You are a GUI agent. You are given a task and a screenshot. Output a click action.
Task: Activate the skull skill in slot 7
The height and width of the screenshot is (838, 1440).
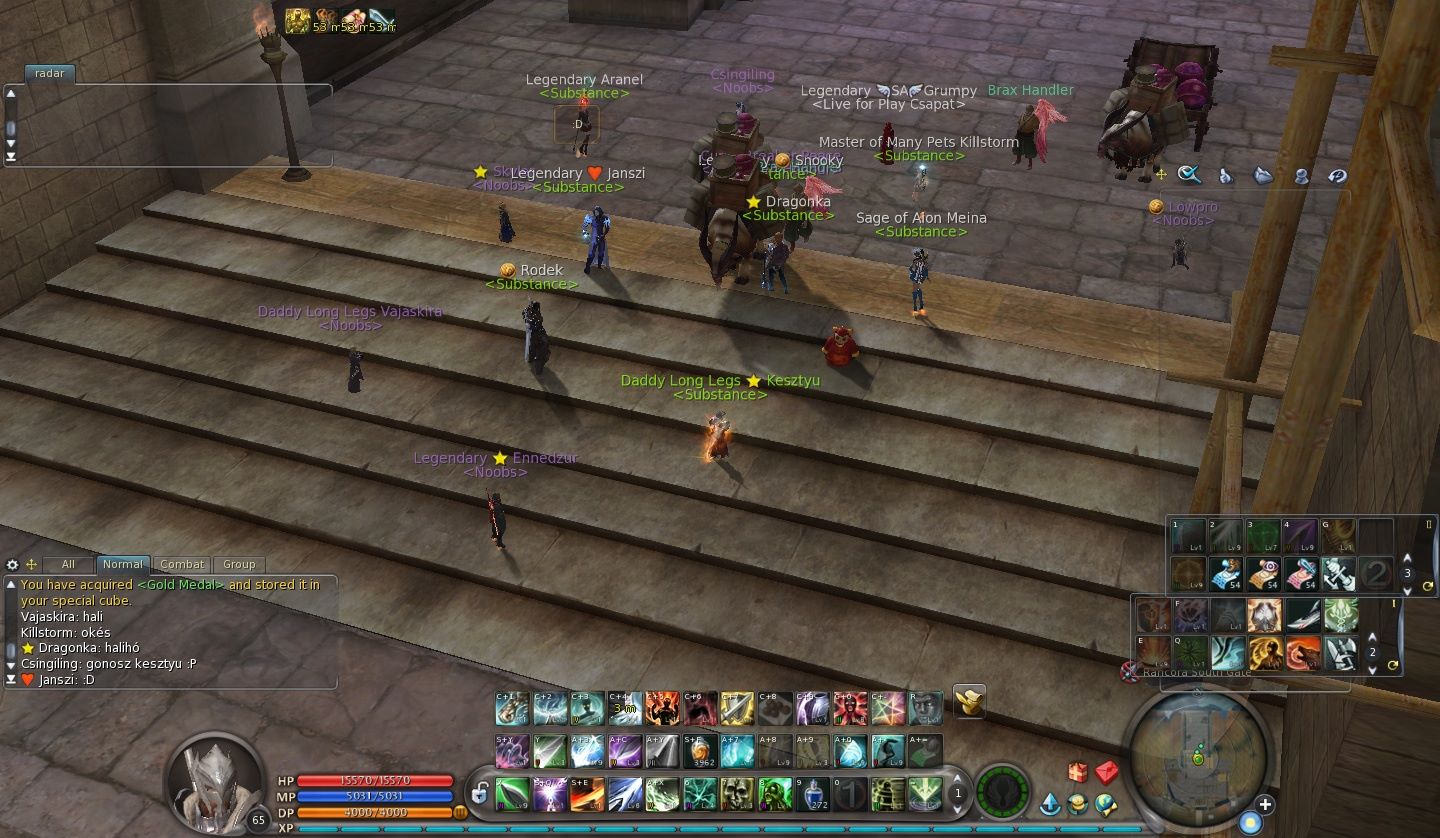click(738, 794)
